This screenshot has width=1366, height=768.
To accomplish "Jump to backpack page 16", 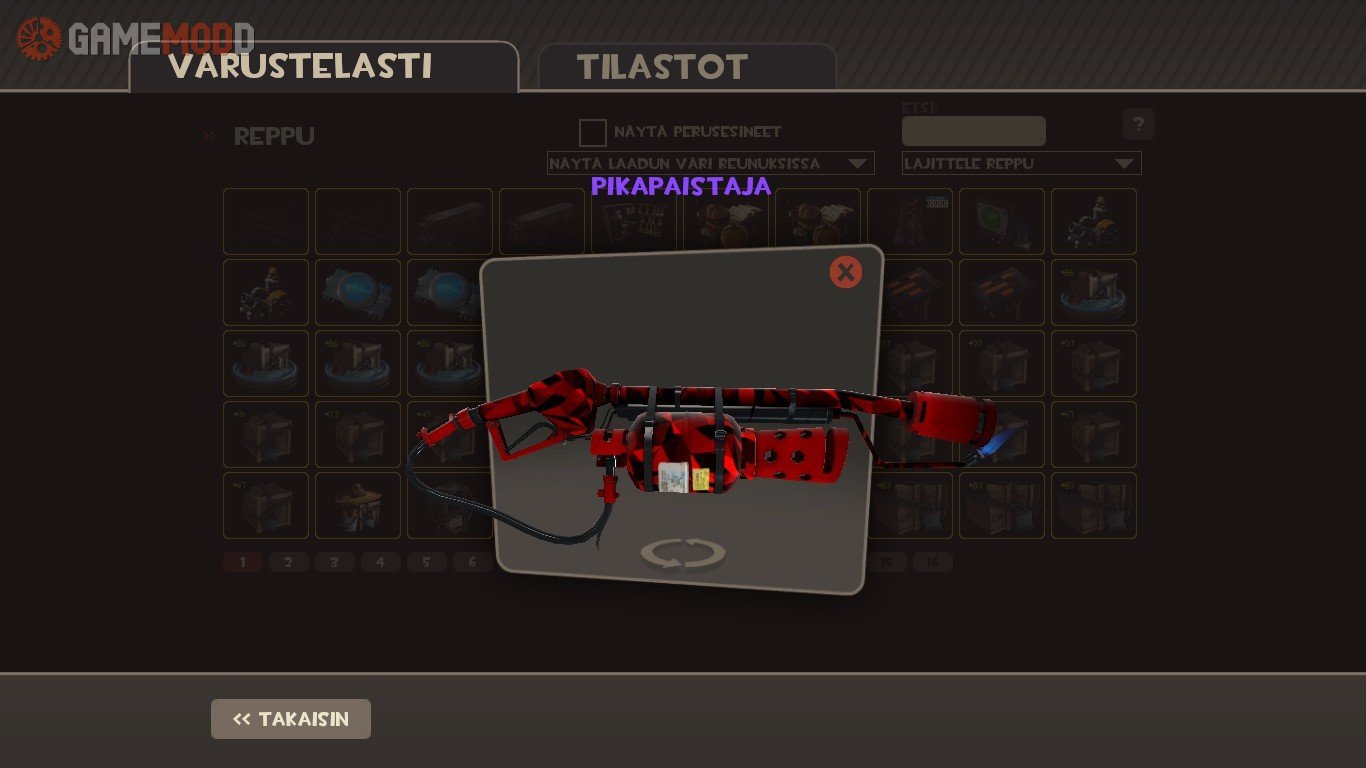I will pos(932,562).
